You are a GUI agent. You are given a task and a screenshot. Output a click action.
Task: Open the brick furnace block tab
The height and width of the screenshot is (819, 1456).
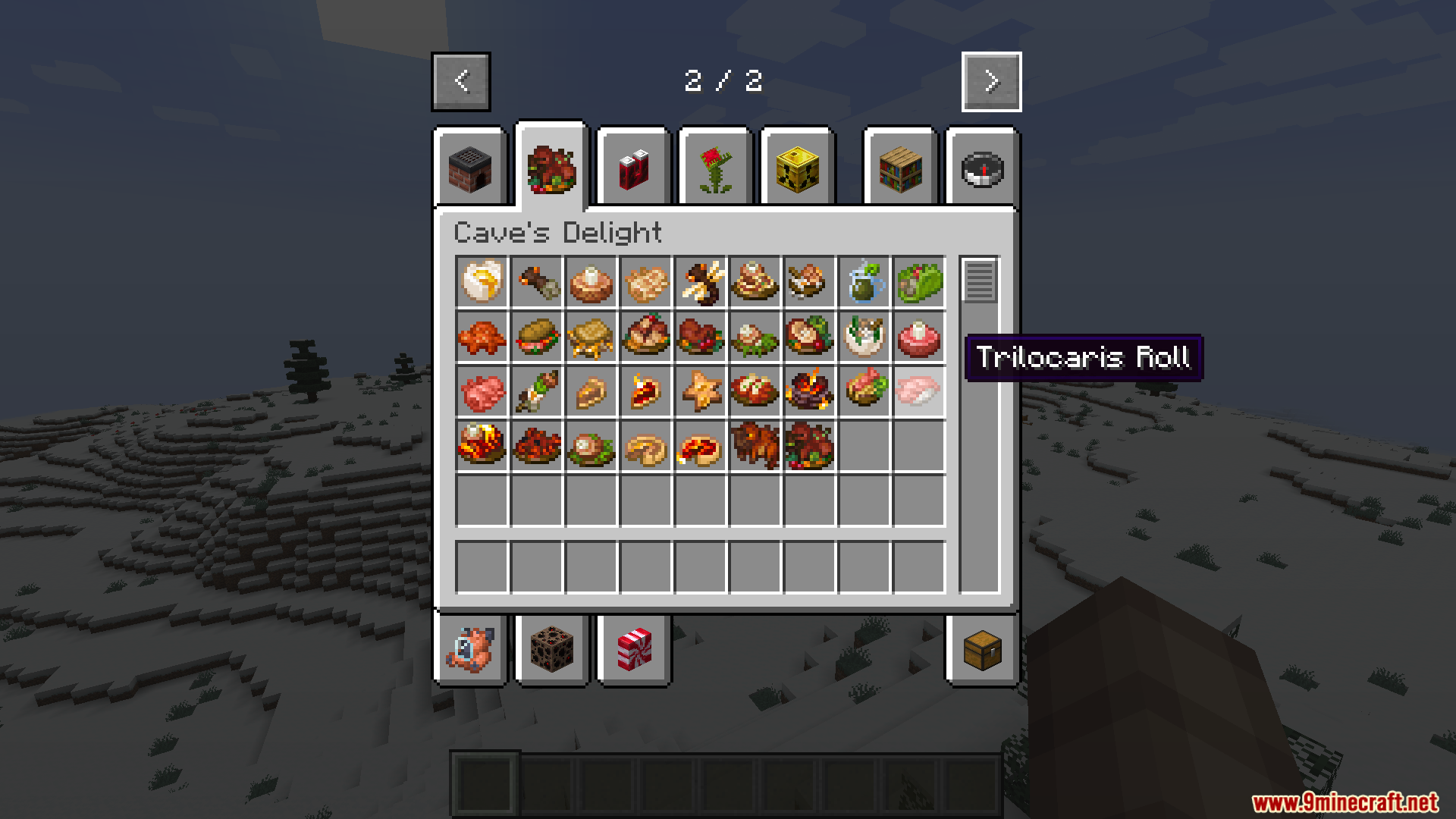470,168
